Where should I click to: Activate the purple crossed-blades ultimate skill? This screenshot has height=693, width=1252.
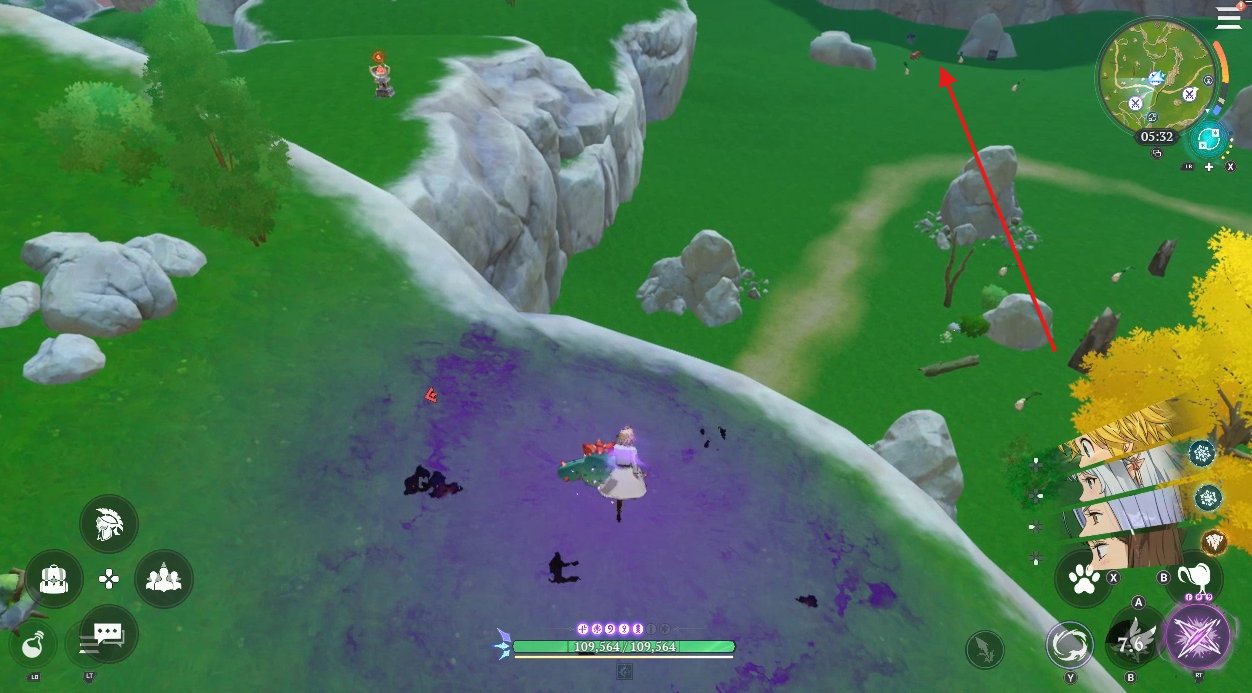pos(1198,637)
